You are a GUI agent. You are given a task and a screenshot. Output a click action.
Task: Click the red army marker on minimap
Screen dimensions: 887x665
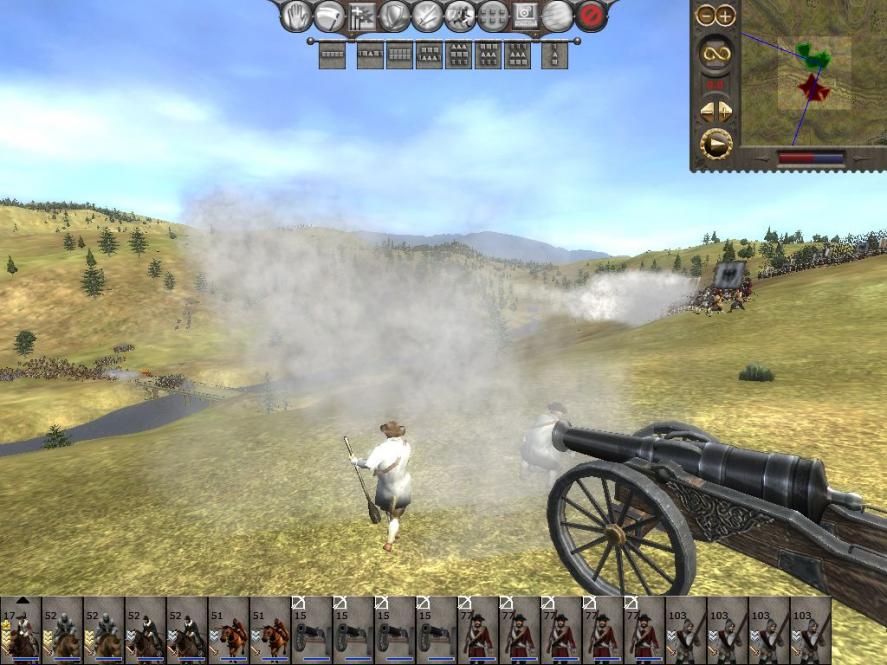(x=813, y=89)
